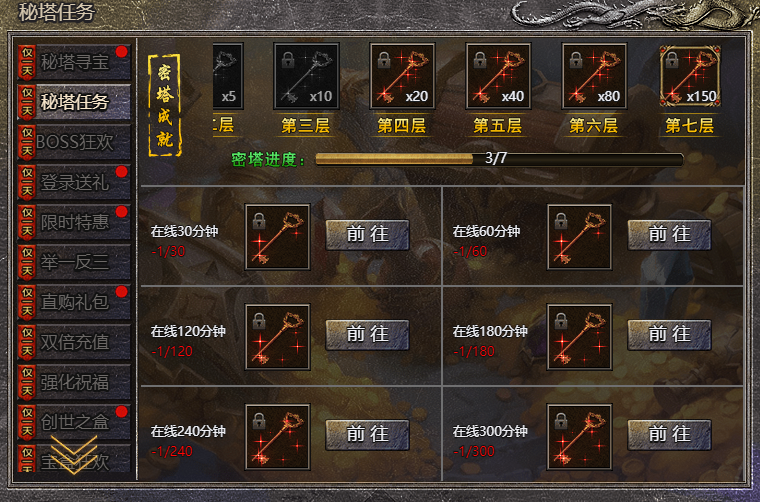Image resolution: width=760 pixels, height=502 pixels.
Task: Select the 第七层 x150 key reward
Action: [691, 76]
